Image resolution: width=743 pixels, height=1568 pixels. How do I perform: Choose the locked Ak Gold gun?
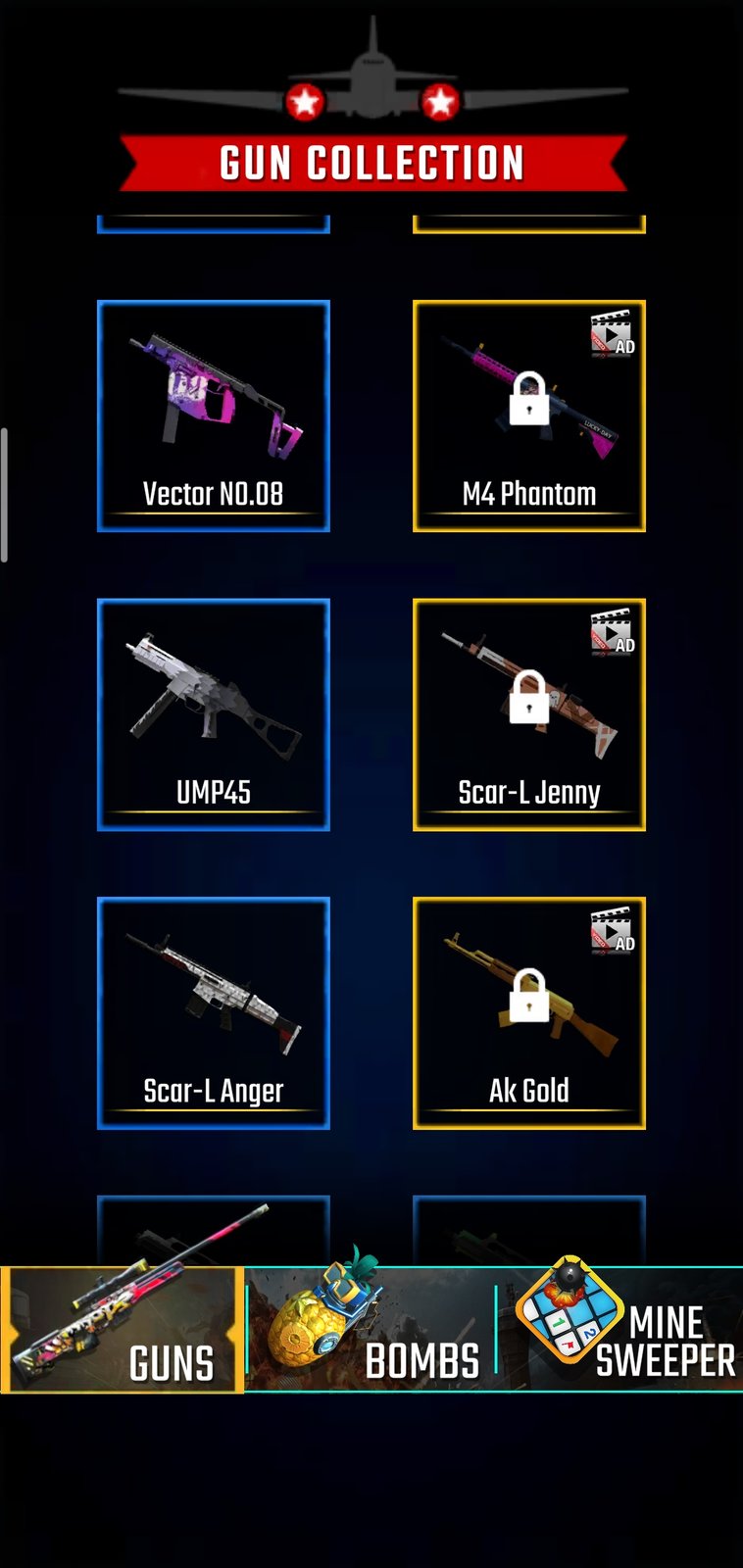click(529, 1012)
